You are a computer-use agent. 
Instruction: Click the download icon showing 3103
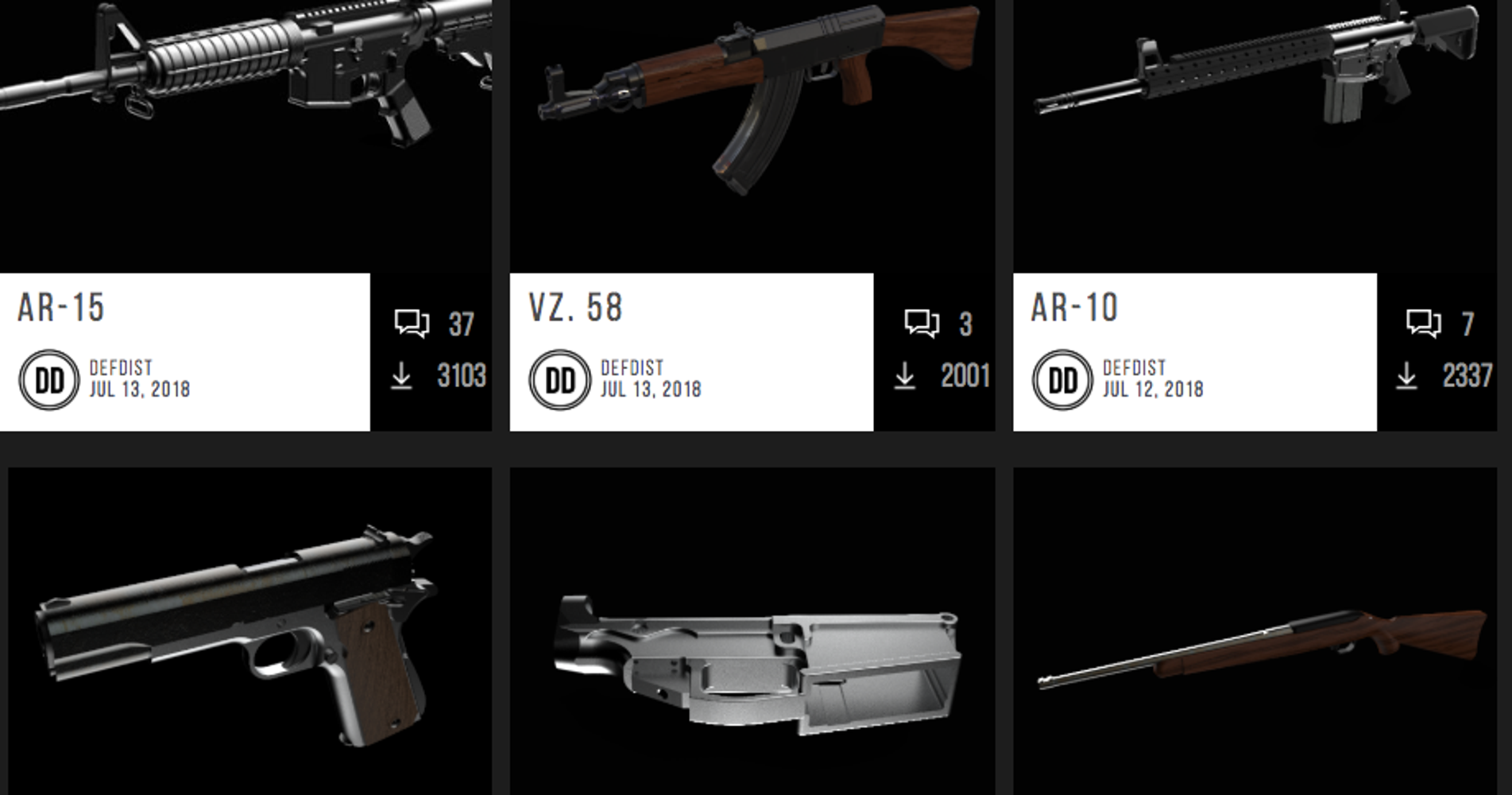404,378
